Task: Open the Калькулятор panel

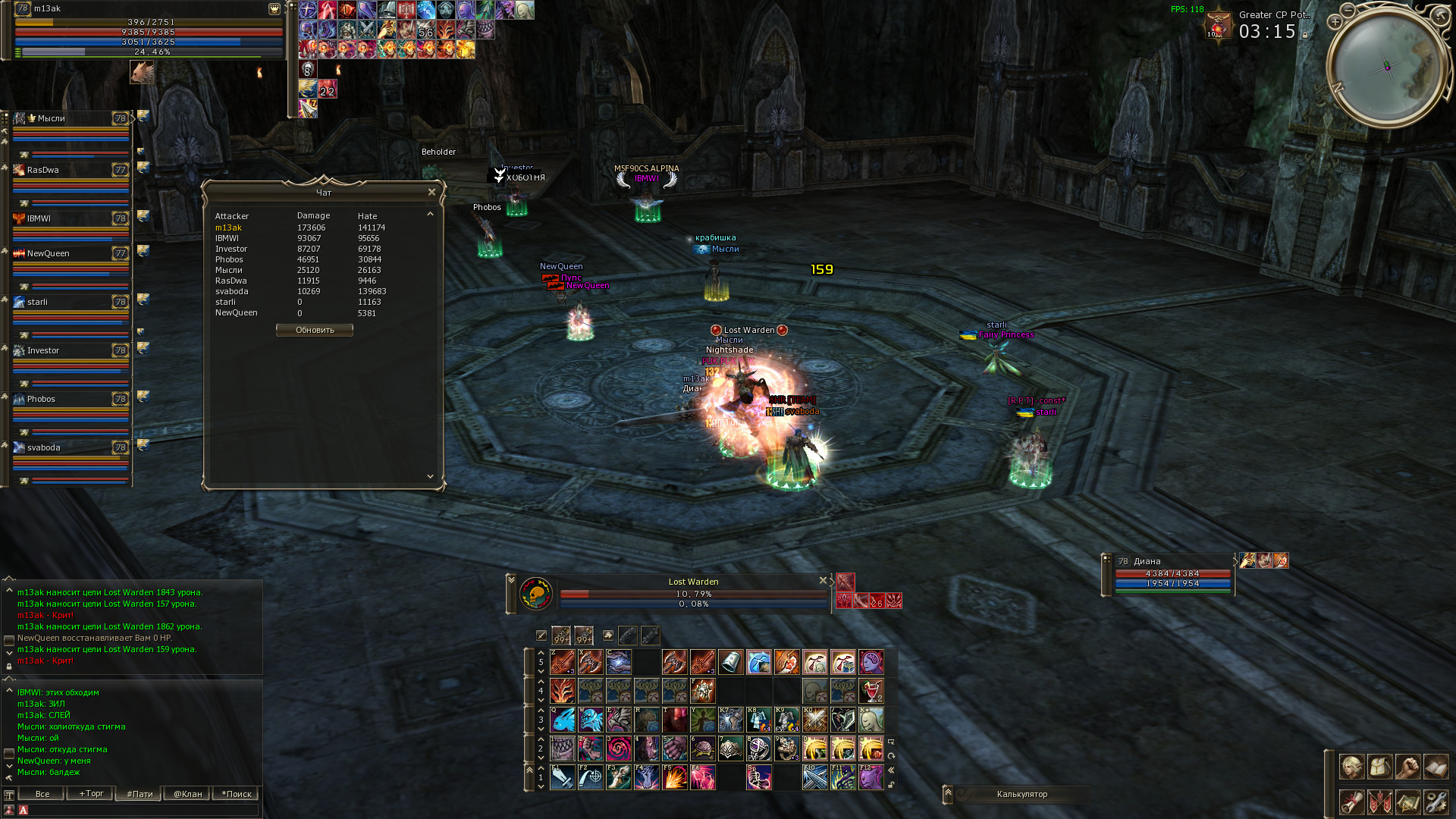Action: (x=1021, y=794)
